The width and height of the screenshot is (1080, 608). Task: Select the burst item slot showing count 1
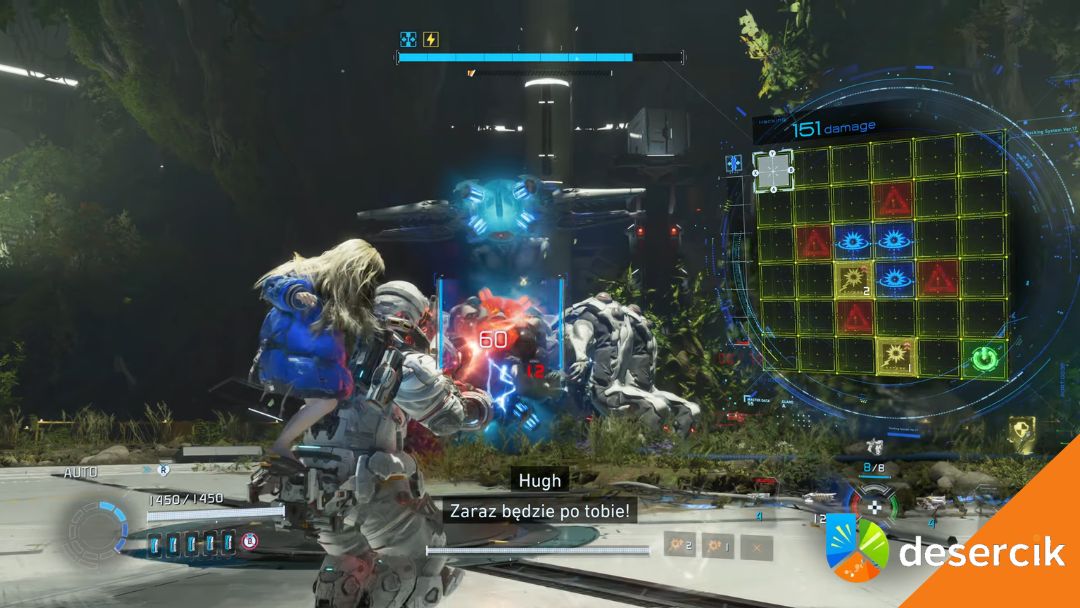tap(717, 546)
